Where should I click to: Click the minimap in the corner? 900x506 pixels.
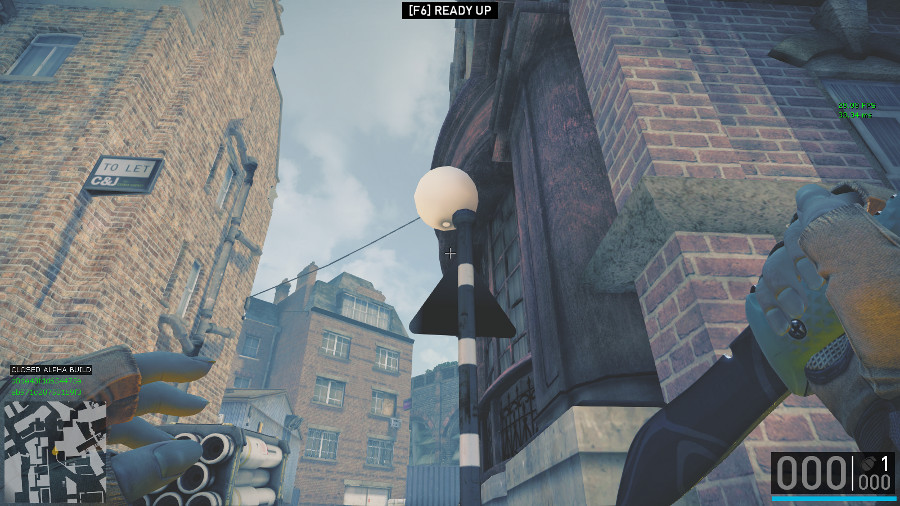pyautogui.click(x=55, y=451)
